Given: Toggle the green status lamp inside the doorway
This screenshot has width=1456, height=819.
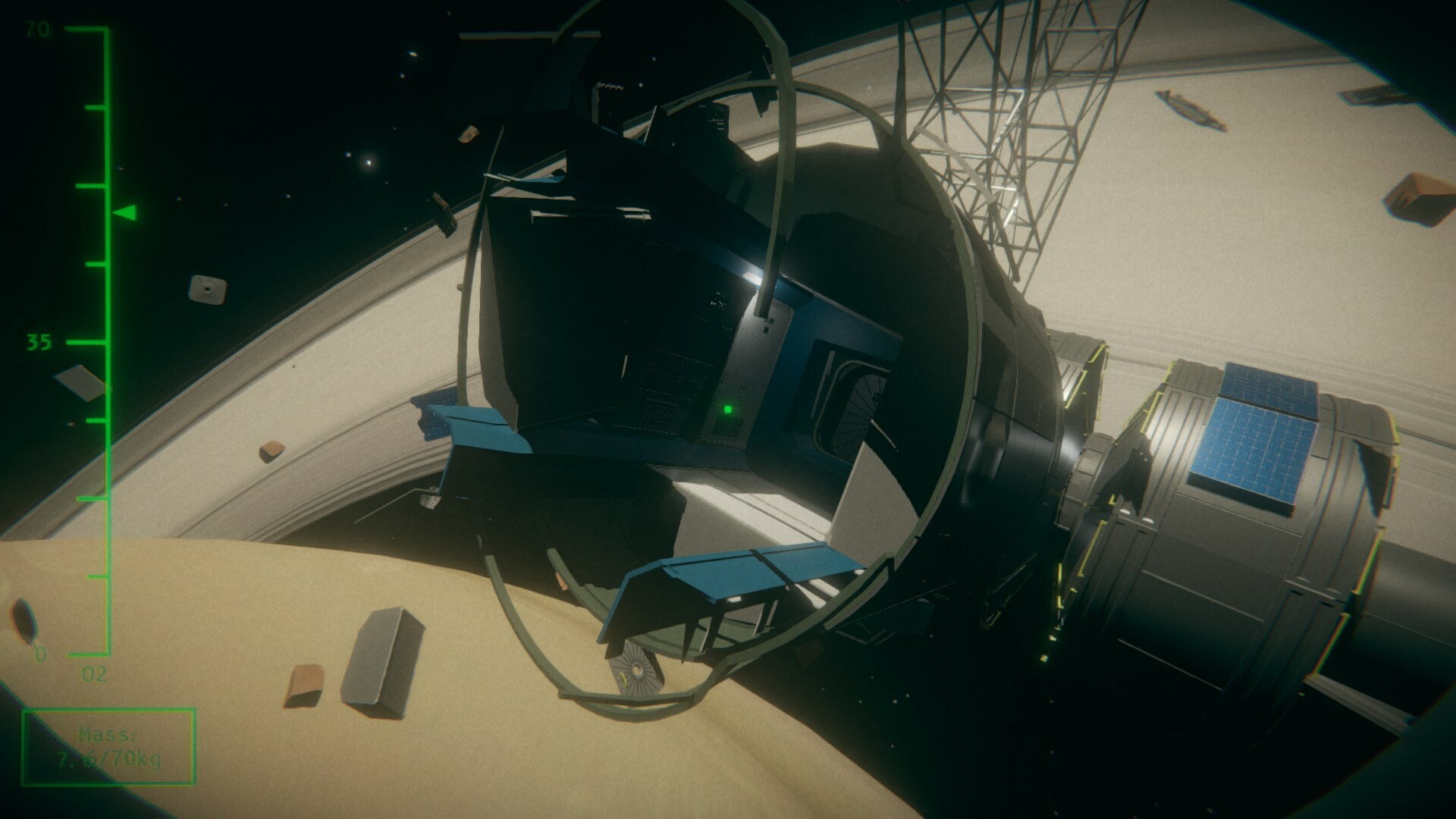Looking at the screenshot, I should point(729,409).
